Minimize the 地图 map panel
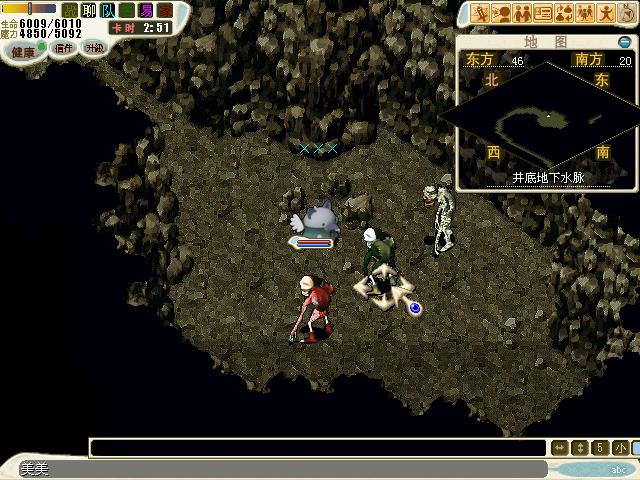 coord(626,42)
